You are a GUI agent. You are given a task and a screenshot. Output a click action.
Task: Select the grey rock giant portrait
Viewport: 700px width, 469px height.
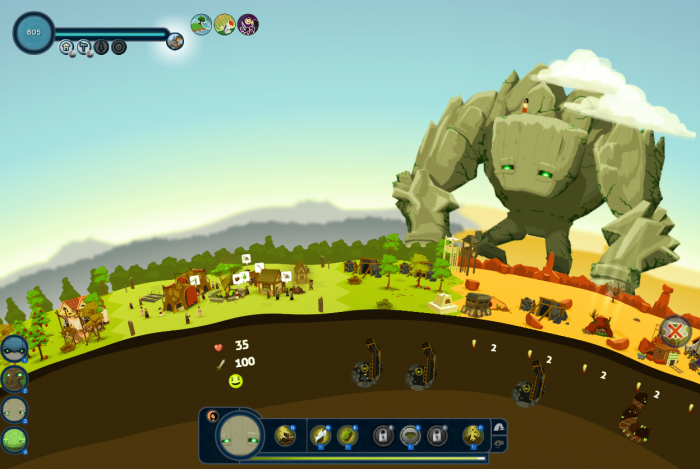[14, 409]
